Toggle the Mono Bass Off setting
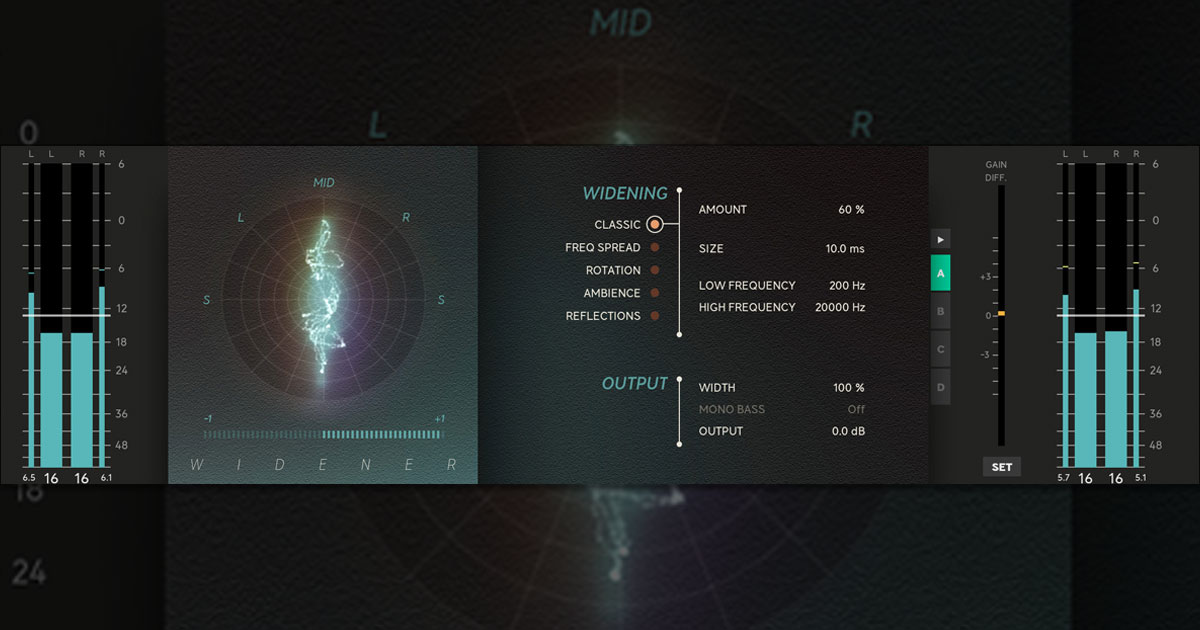Viewport: 1200px width, 630px height. 856,410
